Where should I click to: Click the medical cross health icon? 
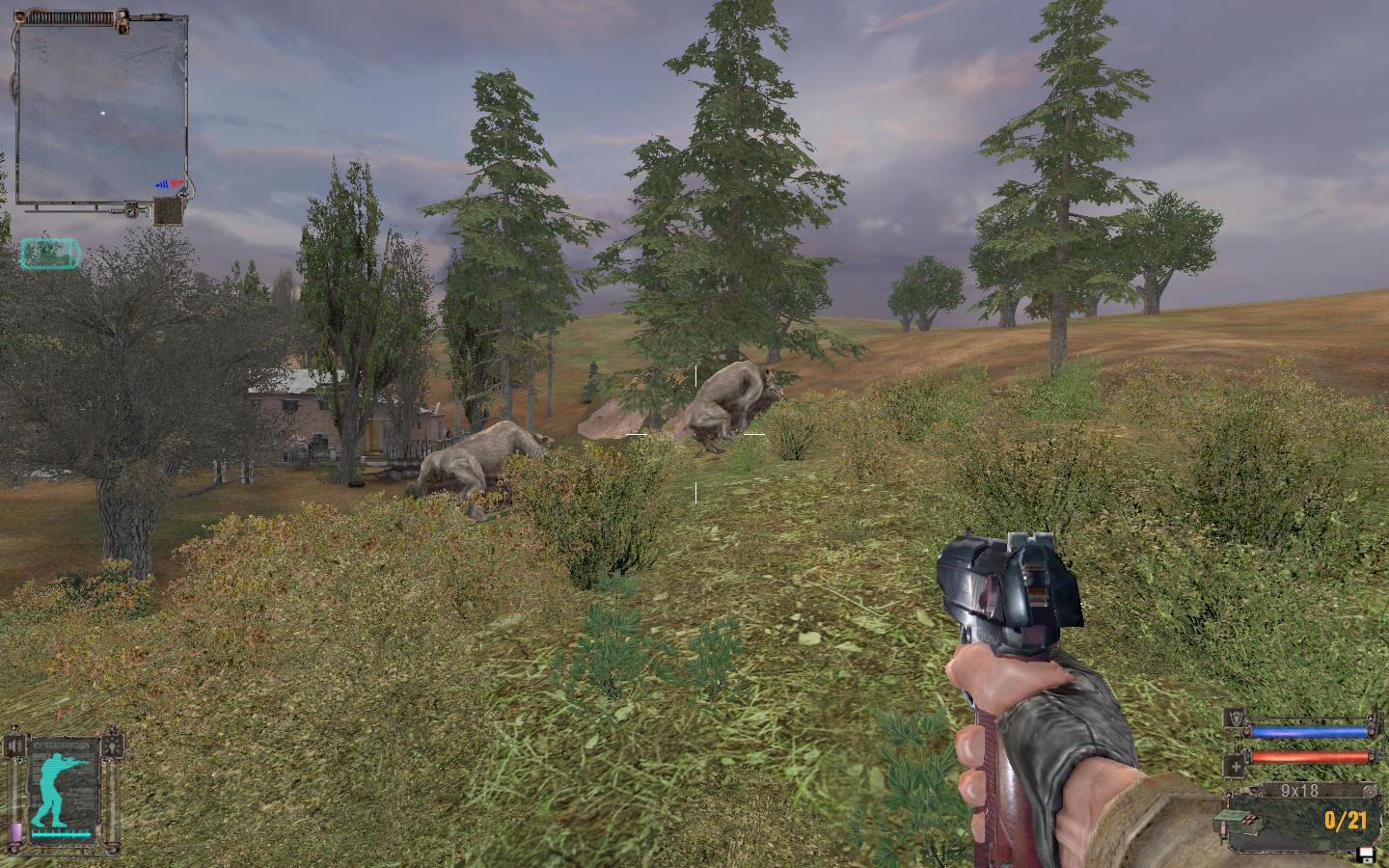tap(1236, 767)
